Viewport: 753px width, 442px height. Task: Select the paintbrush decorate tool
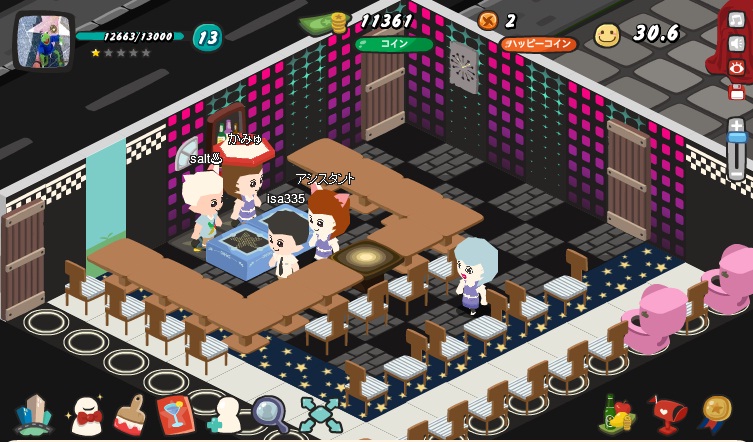coord(130,414)
